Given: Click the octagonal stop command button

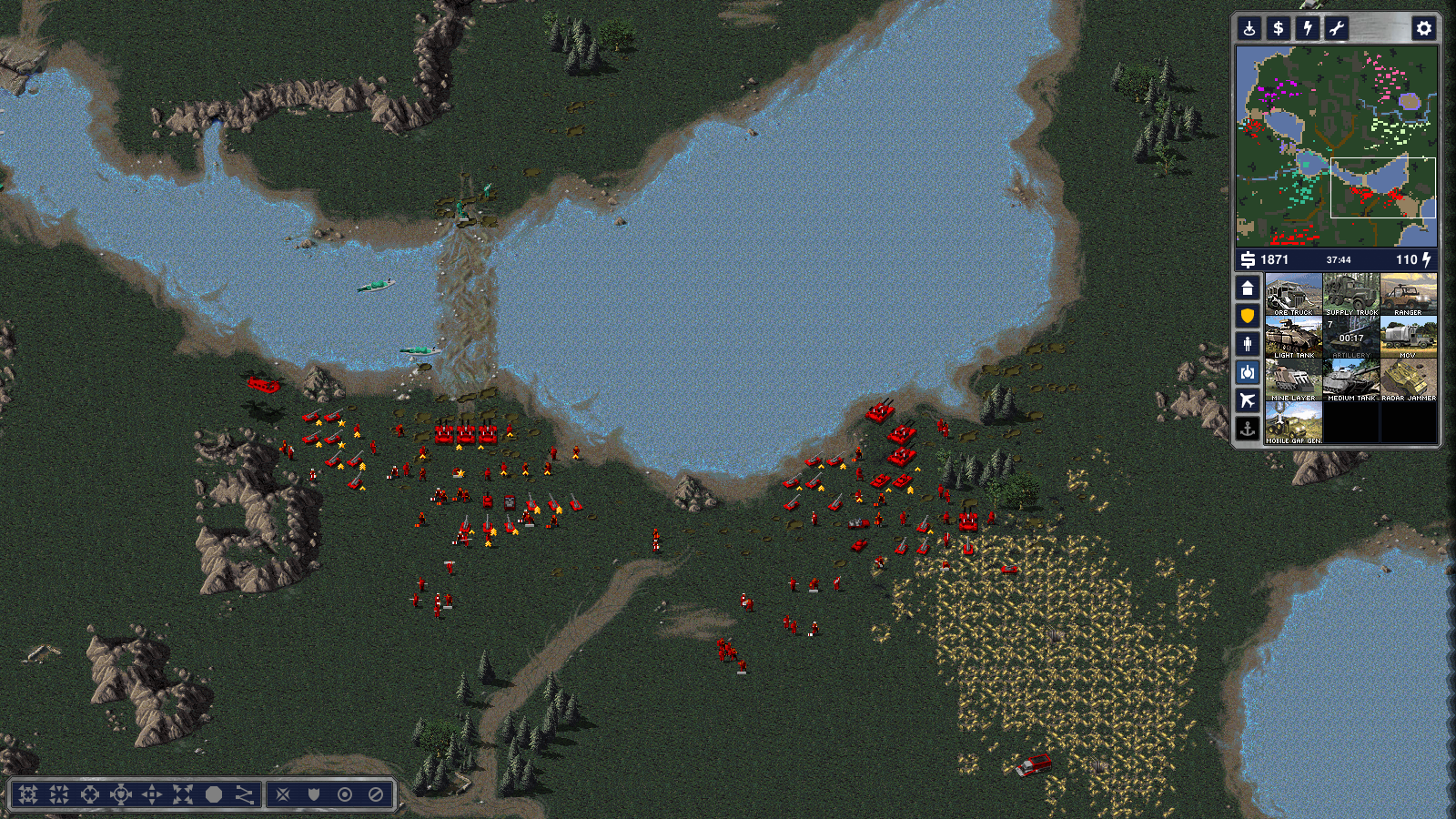Looking at the screenshot, I should [x=214, y=794].
